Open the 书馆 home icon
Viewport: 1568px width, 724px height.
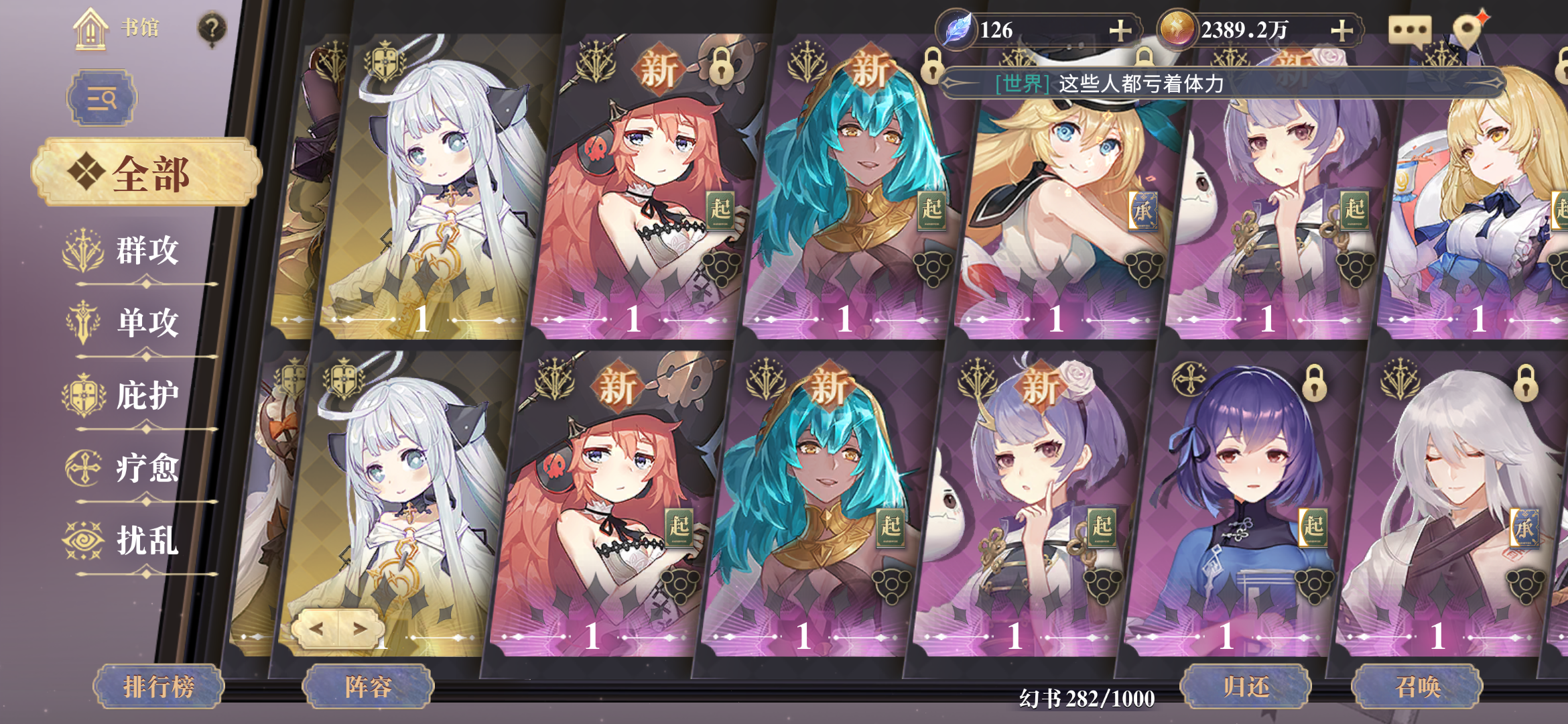(90, 28)
